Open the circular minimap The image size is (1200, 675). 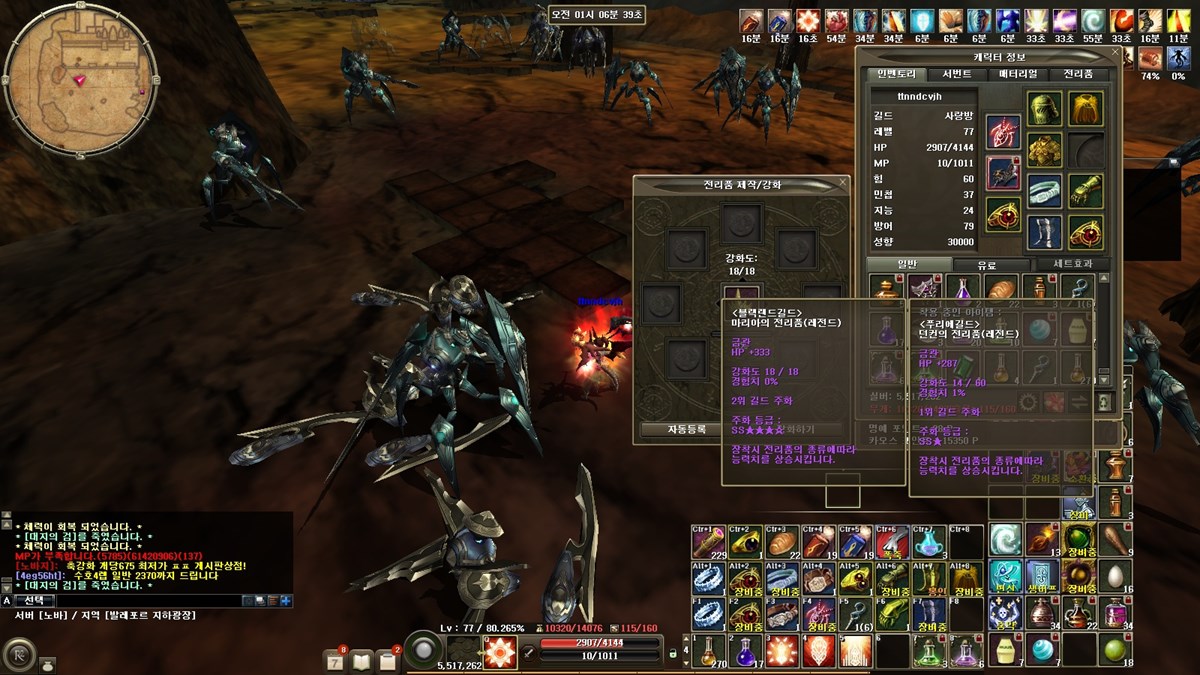pyautogui.click(x=80, y=80)
